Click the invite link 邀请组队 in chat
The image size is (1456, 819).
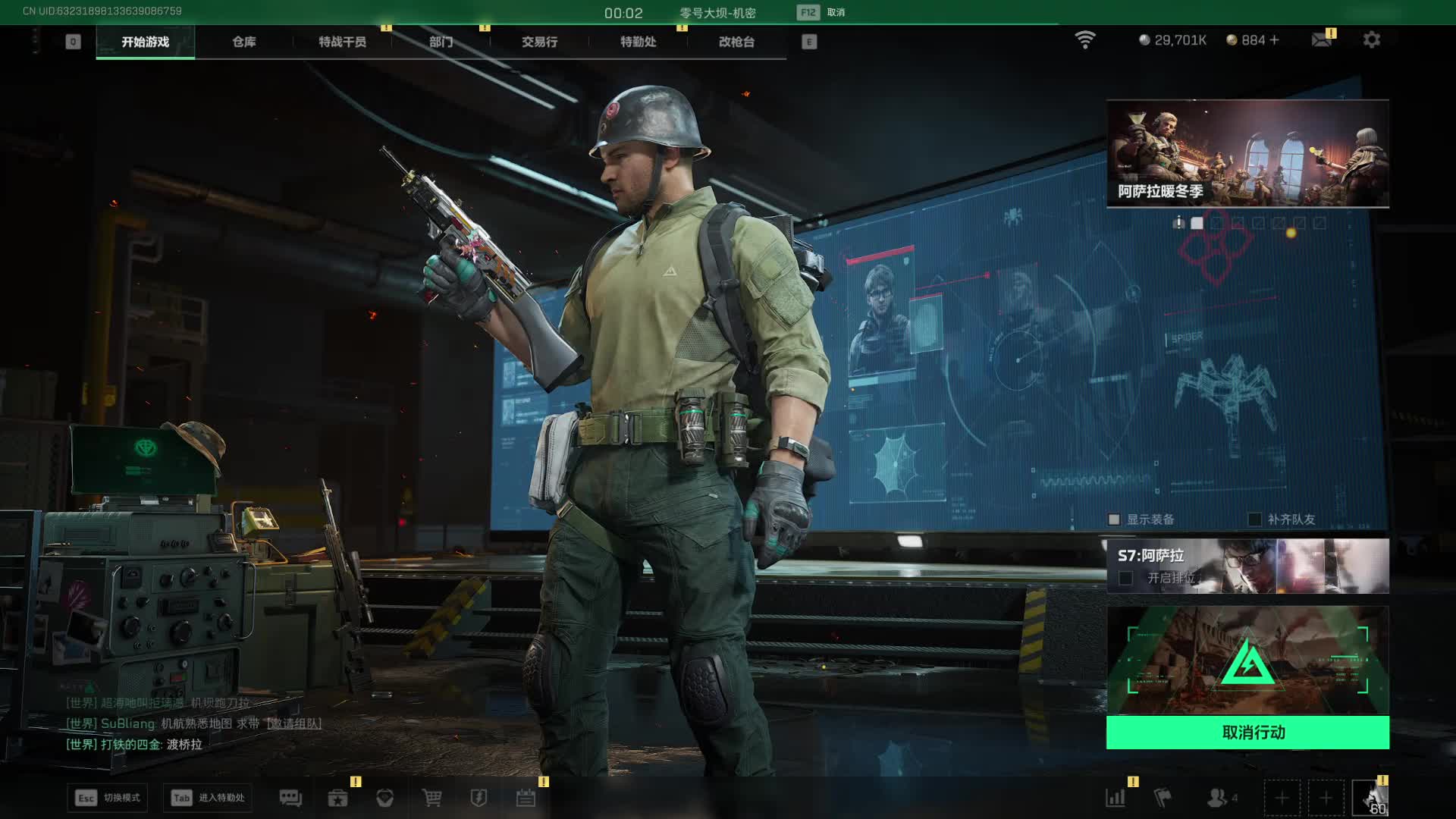pos(294,723)
